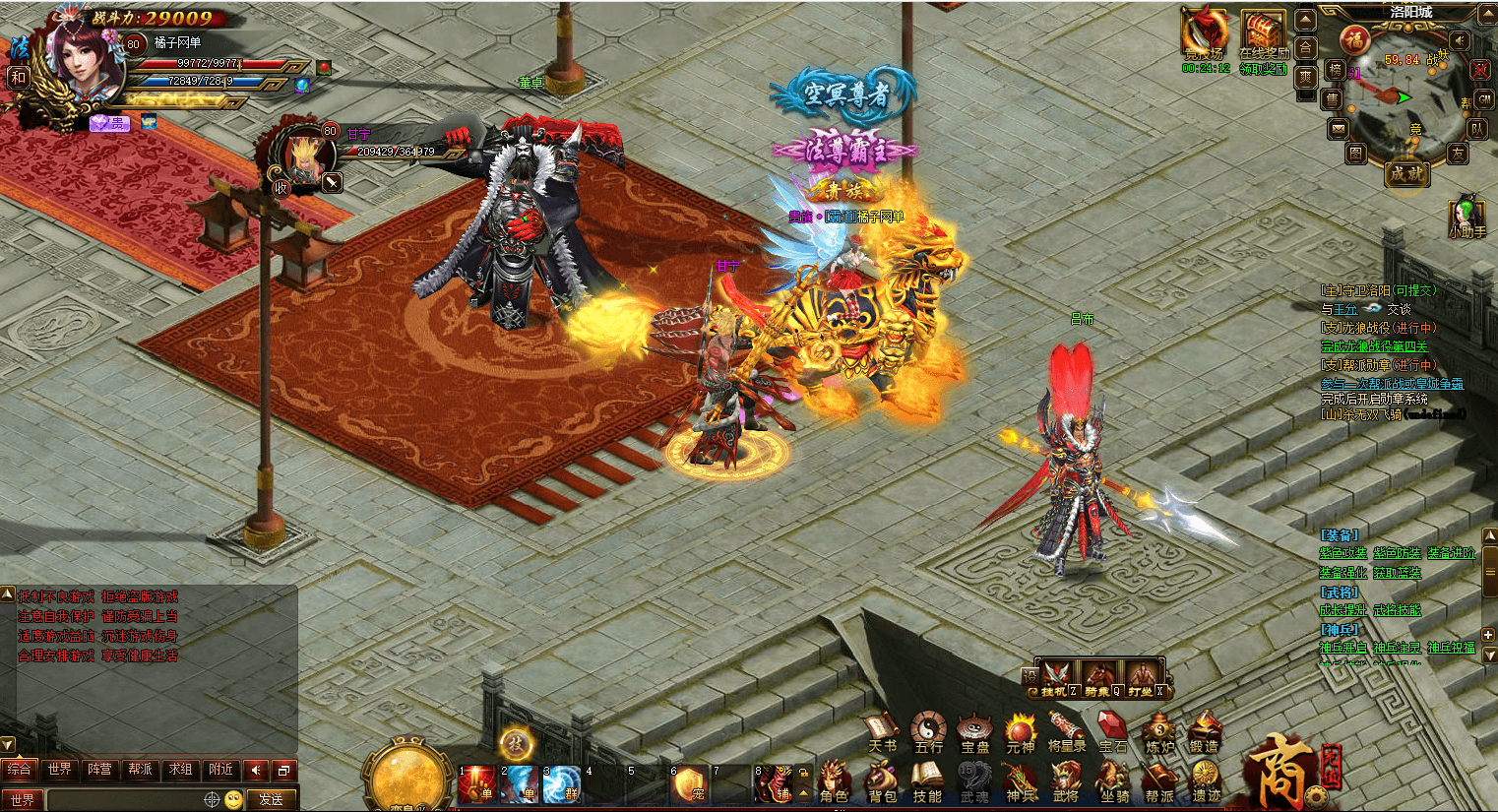Click the 成就 achievements button

[x=1406, y=174]
